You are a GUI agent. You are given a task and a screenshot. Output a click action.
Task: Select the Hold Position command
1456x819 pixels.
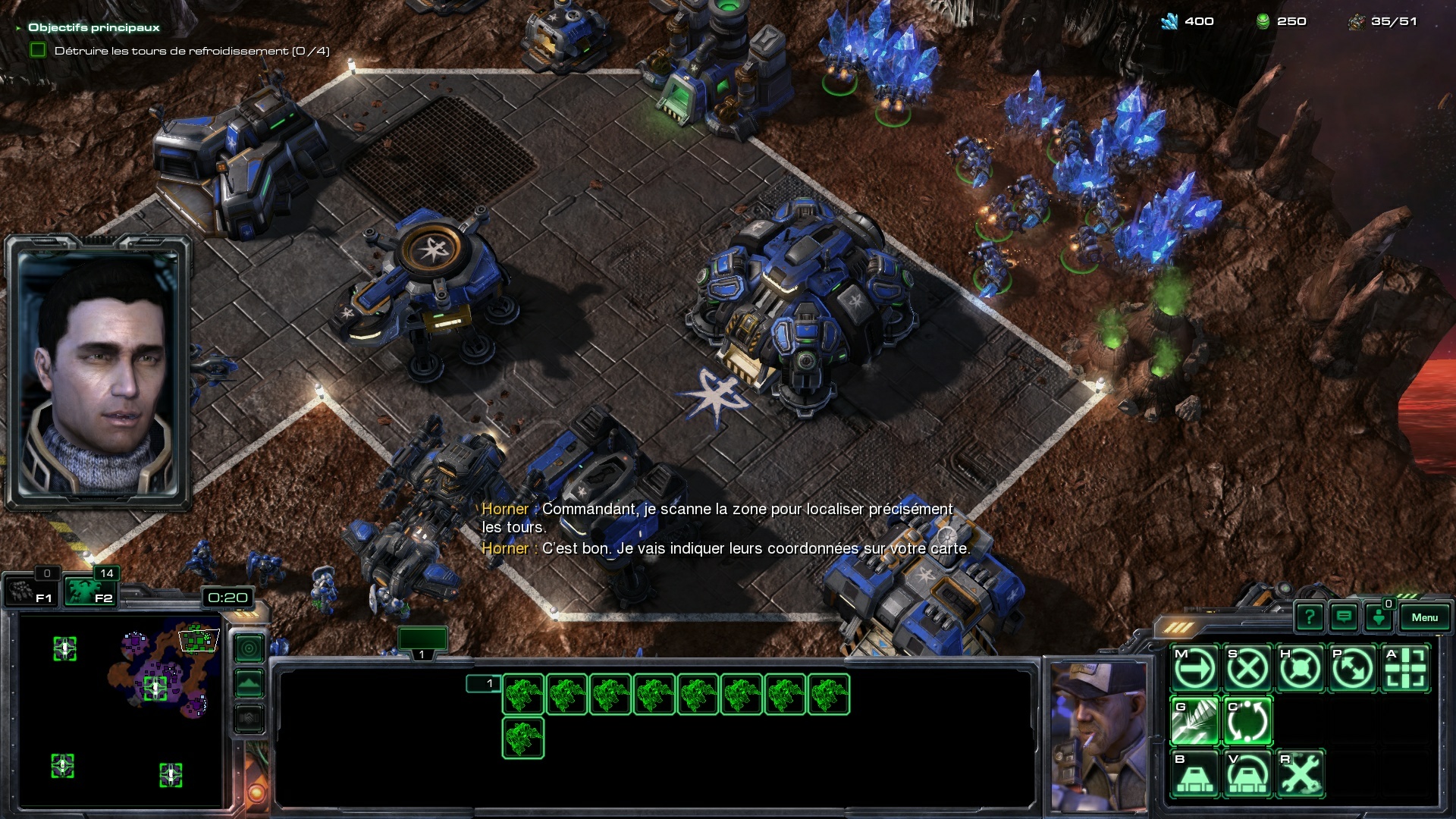click(x=1300, y=669)
